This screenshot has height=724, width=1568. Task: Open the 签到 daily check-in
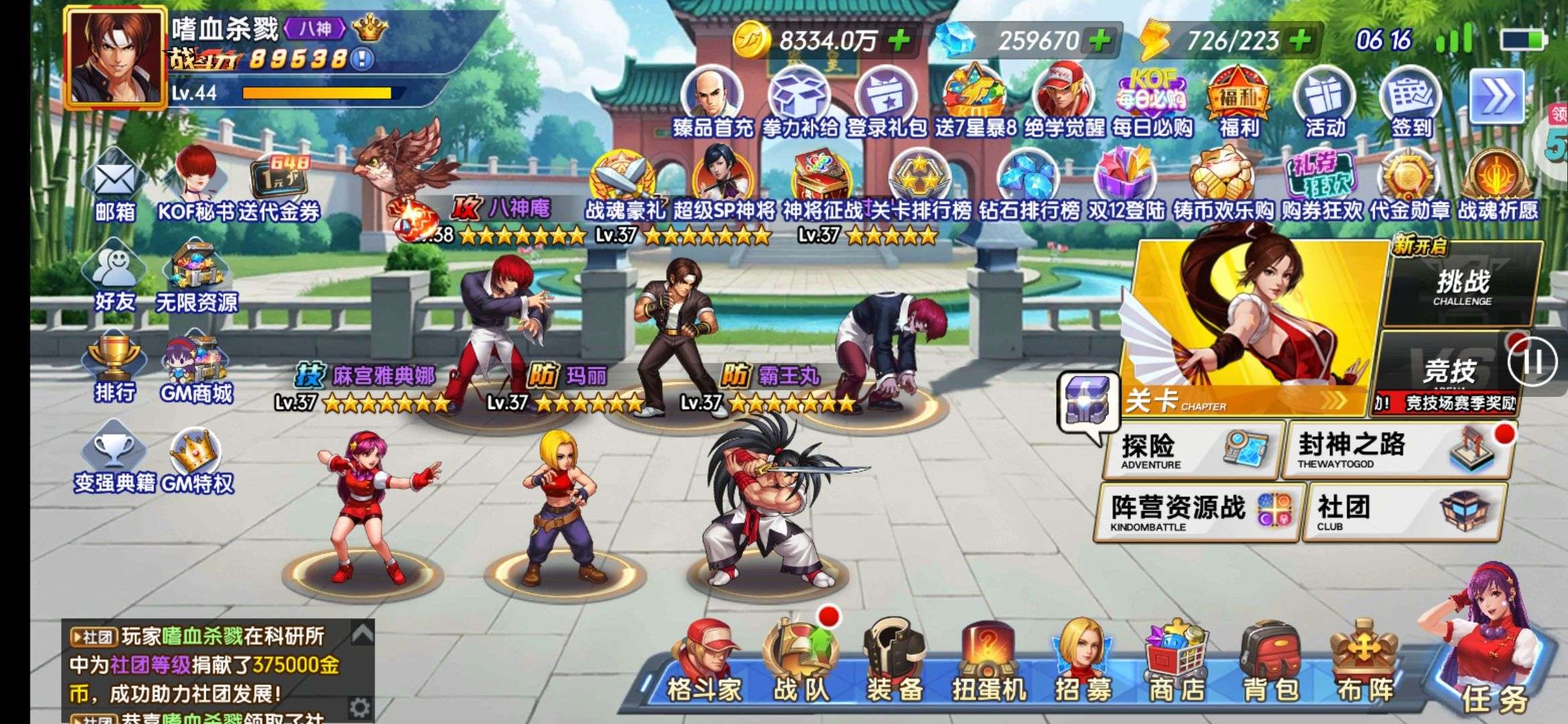click(x=1411, y=104)
